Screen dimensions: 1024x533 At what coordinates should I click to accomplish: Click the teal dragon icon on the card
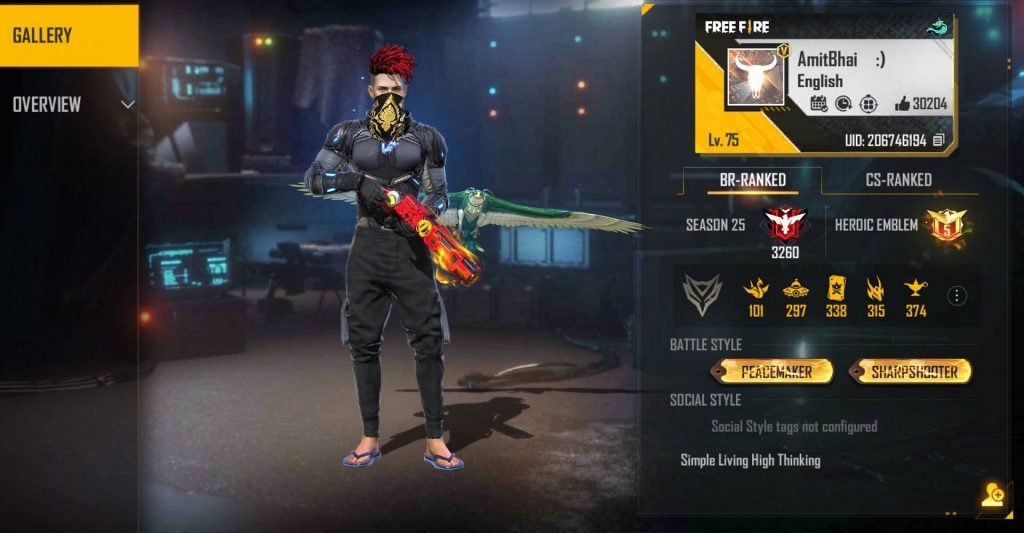pos(936,27)
